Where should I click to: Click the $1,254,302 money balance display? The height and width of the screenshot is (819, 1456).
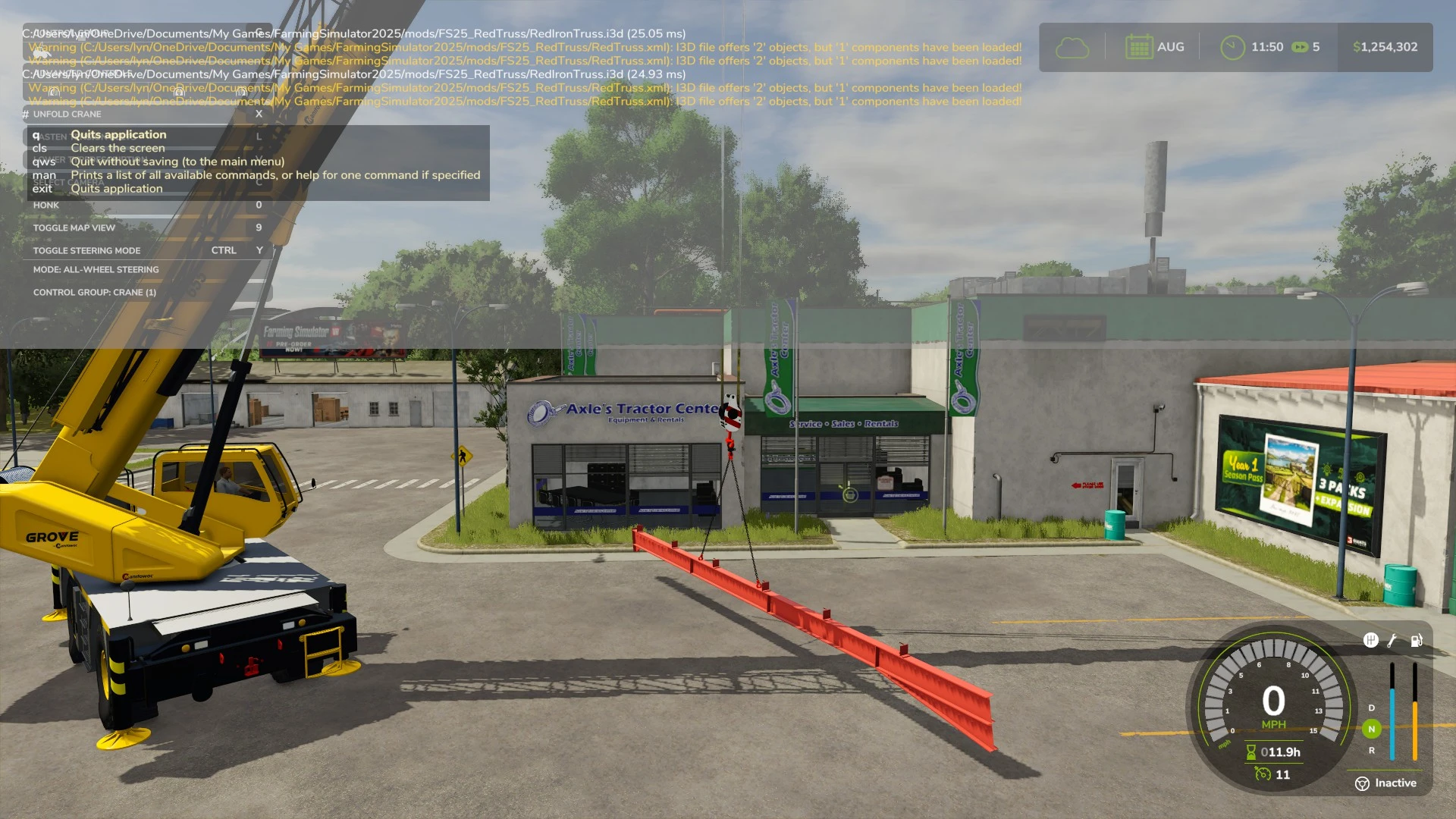tap(1385, 46)
